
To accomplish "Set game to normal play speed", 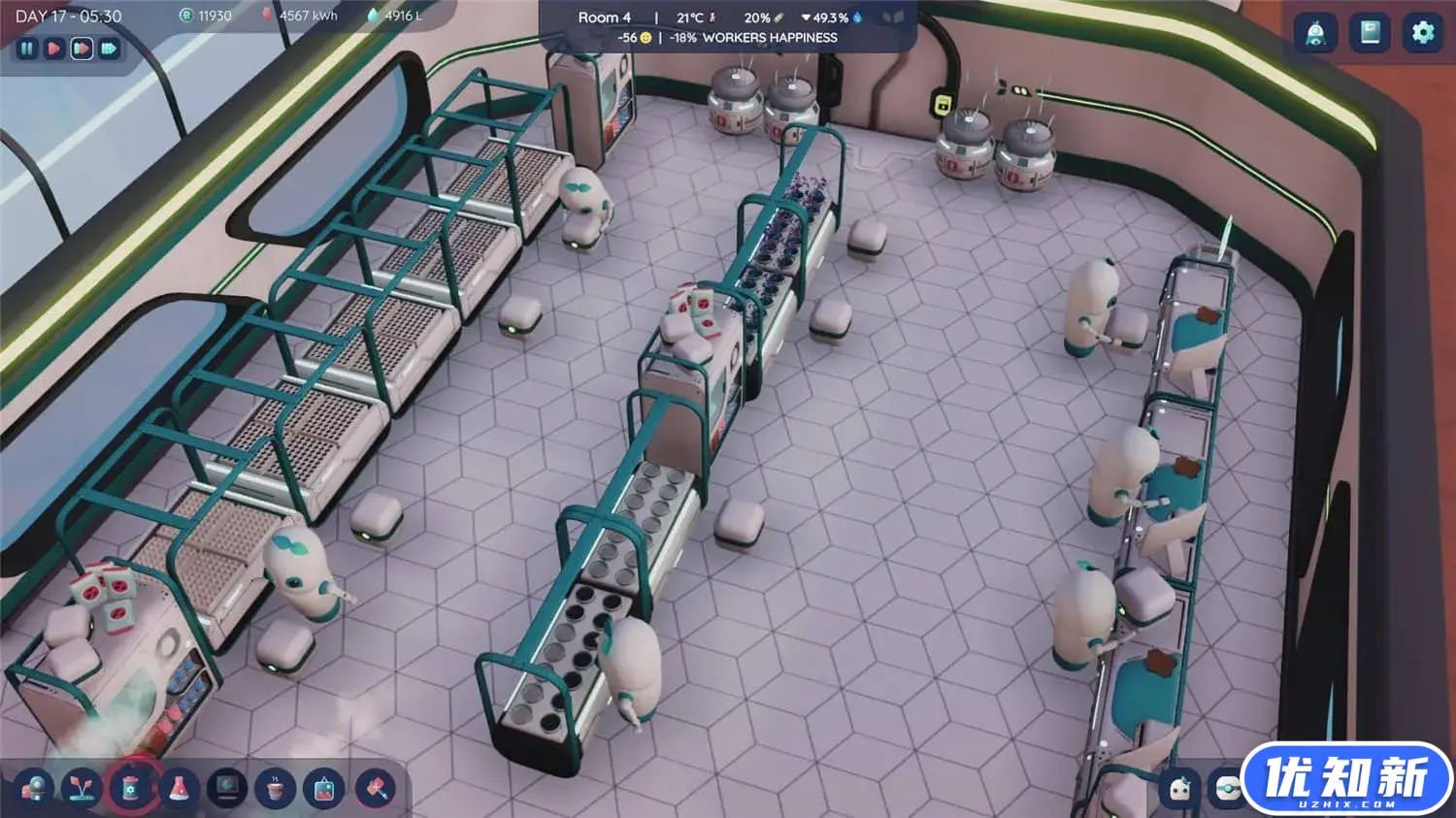I will pos(54,48).
